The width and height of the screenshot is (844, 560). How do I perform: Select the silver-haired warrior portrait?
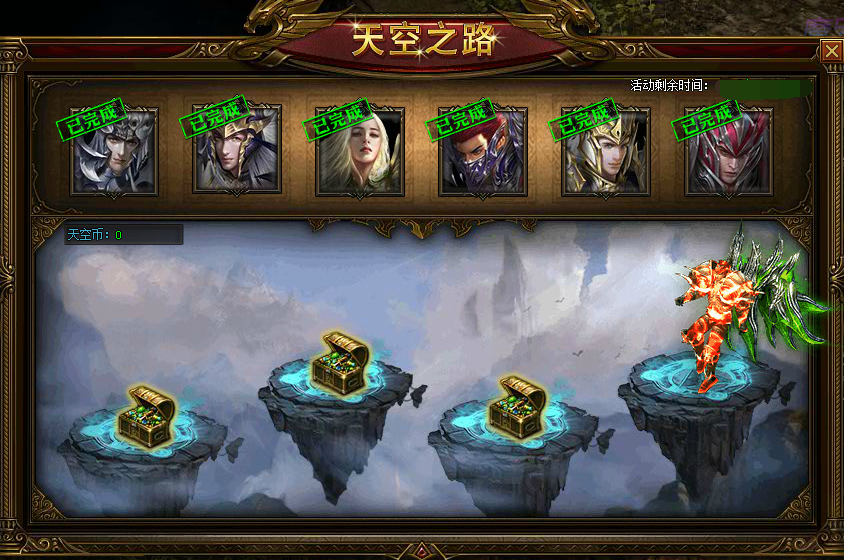(114, 152)
